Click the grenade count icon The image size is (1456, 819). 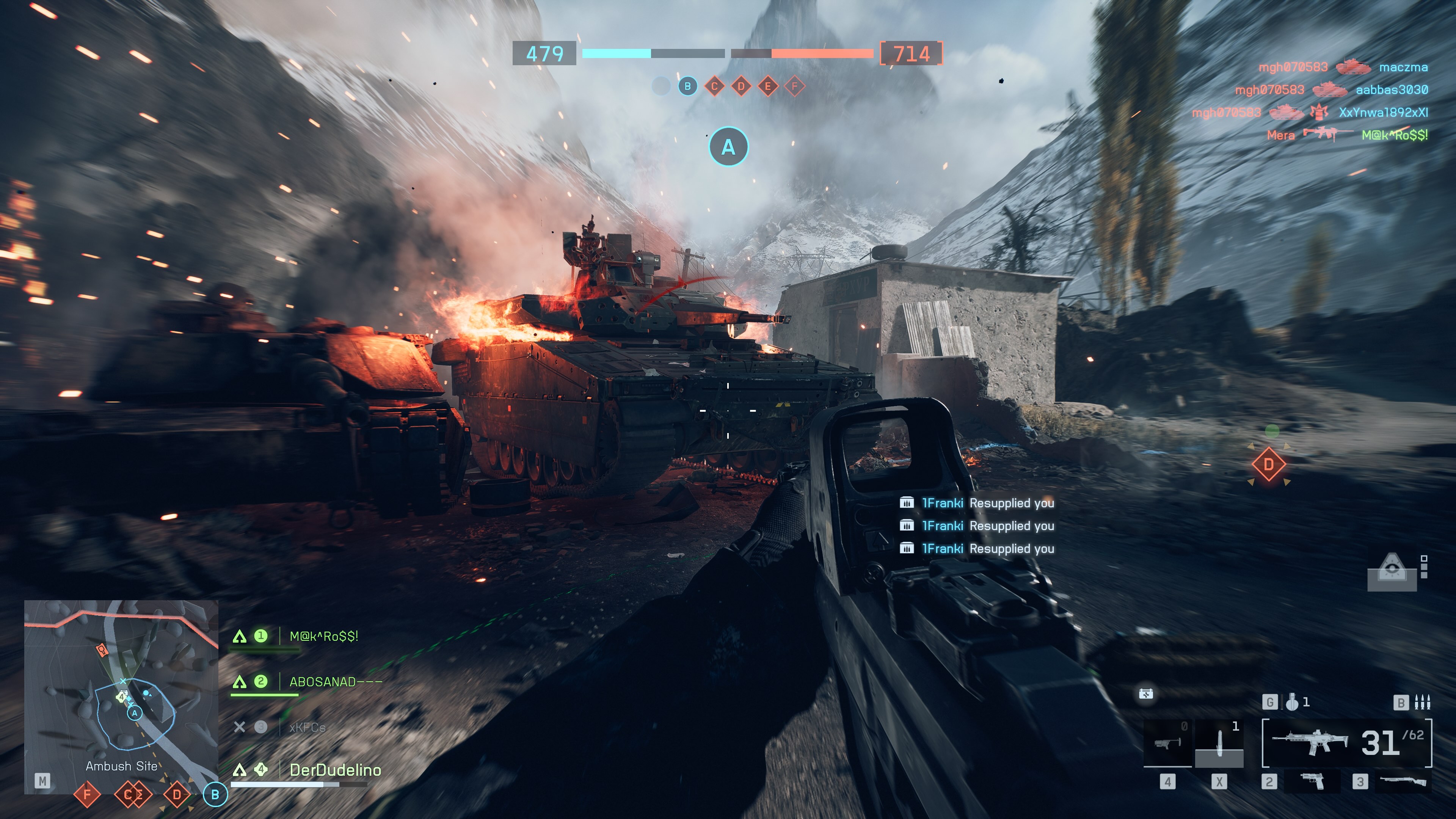coord(1292,702)
